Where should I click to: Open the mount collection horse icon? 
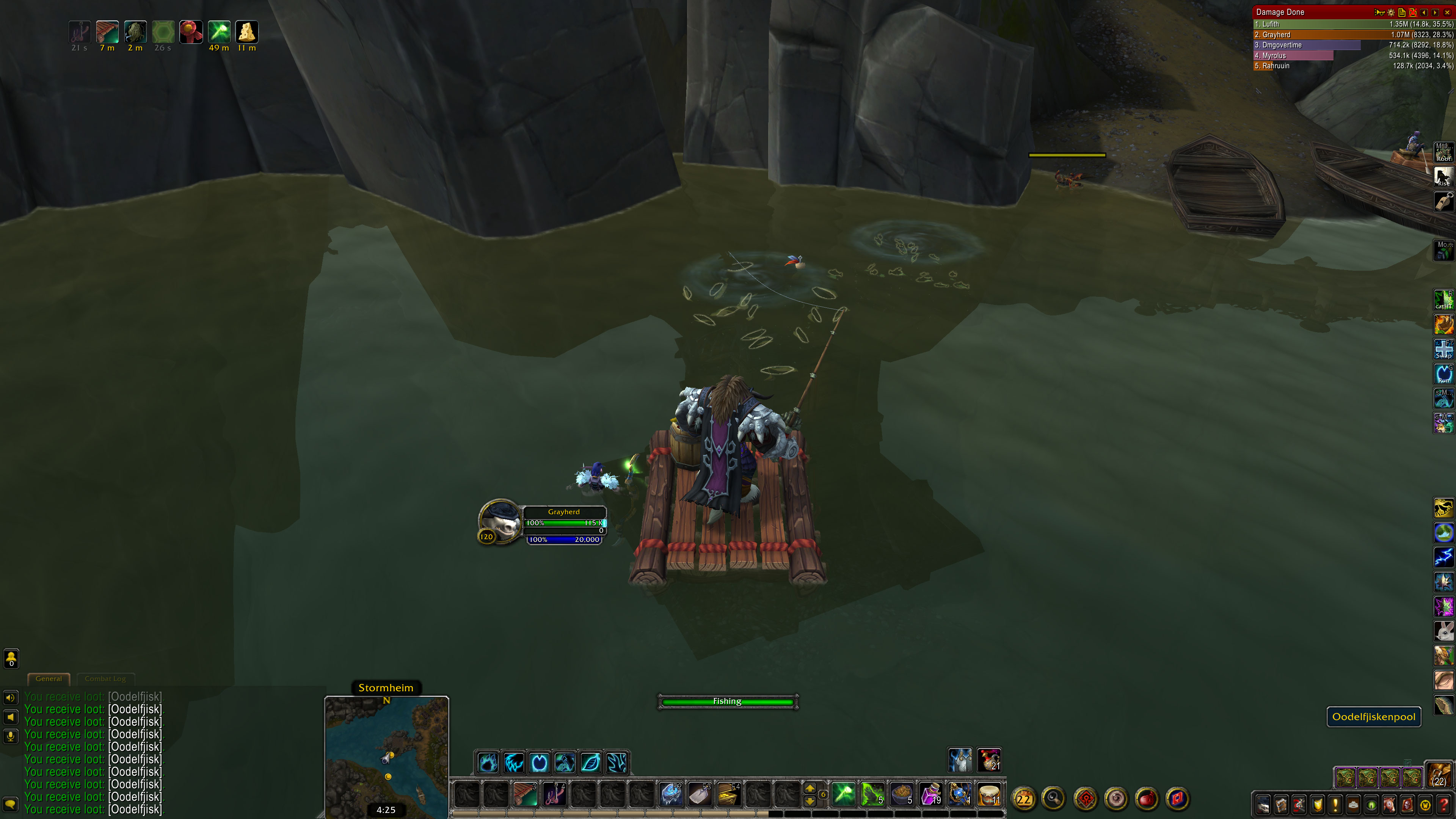point(1389,804)
